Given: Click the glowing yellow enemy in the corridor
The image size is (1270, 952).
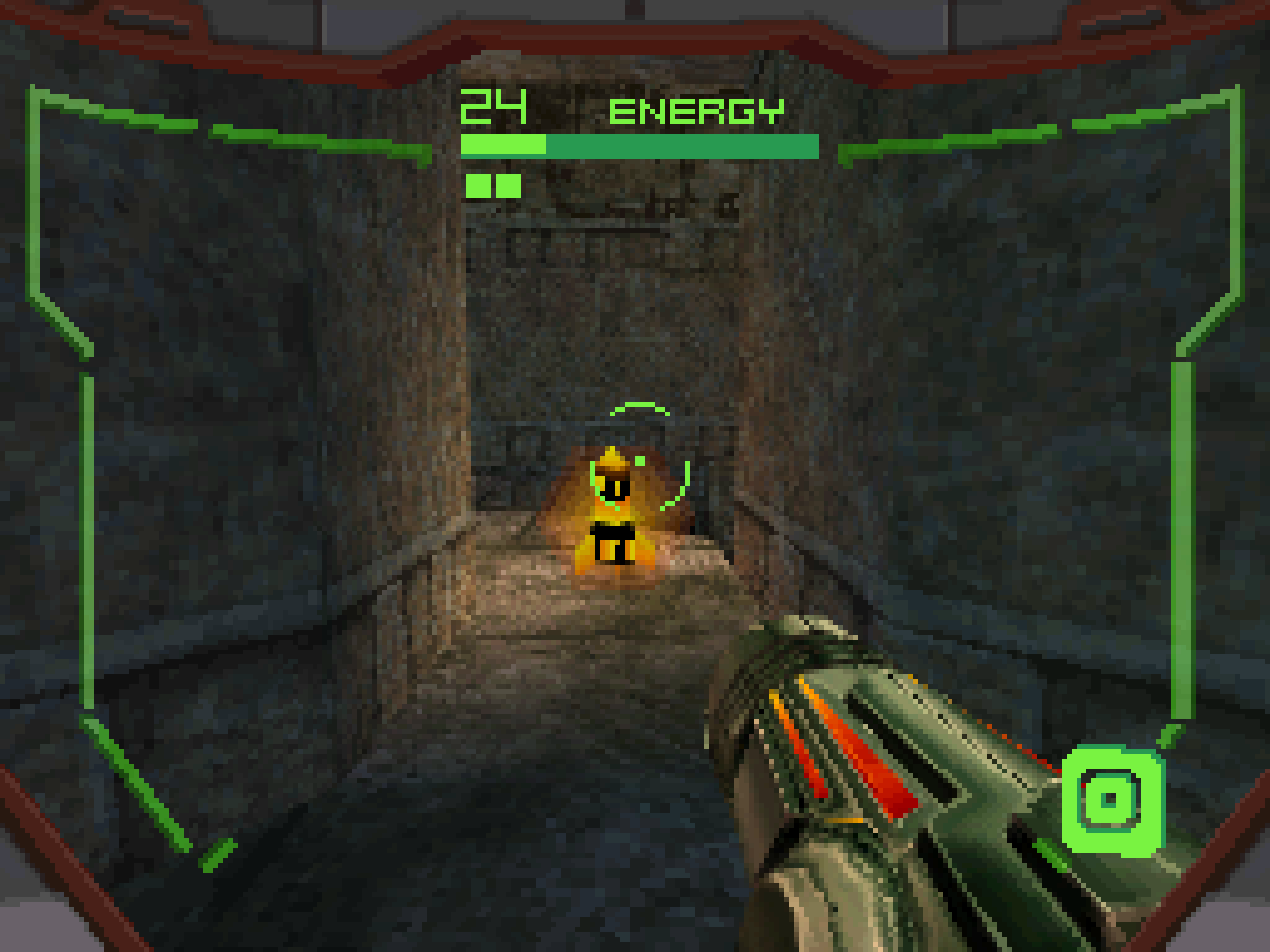Looking at the screenshot, I should point(615,516).
